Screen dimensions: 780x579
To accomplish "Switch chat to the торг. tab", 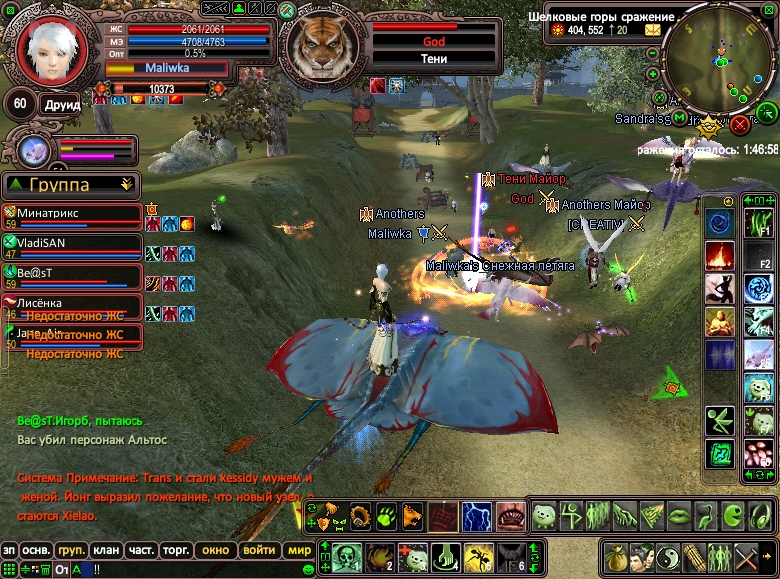I will point(177,550).
